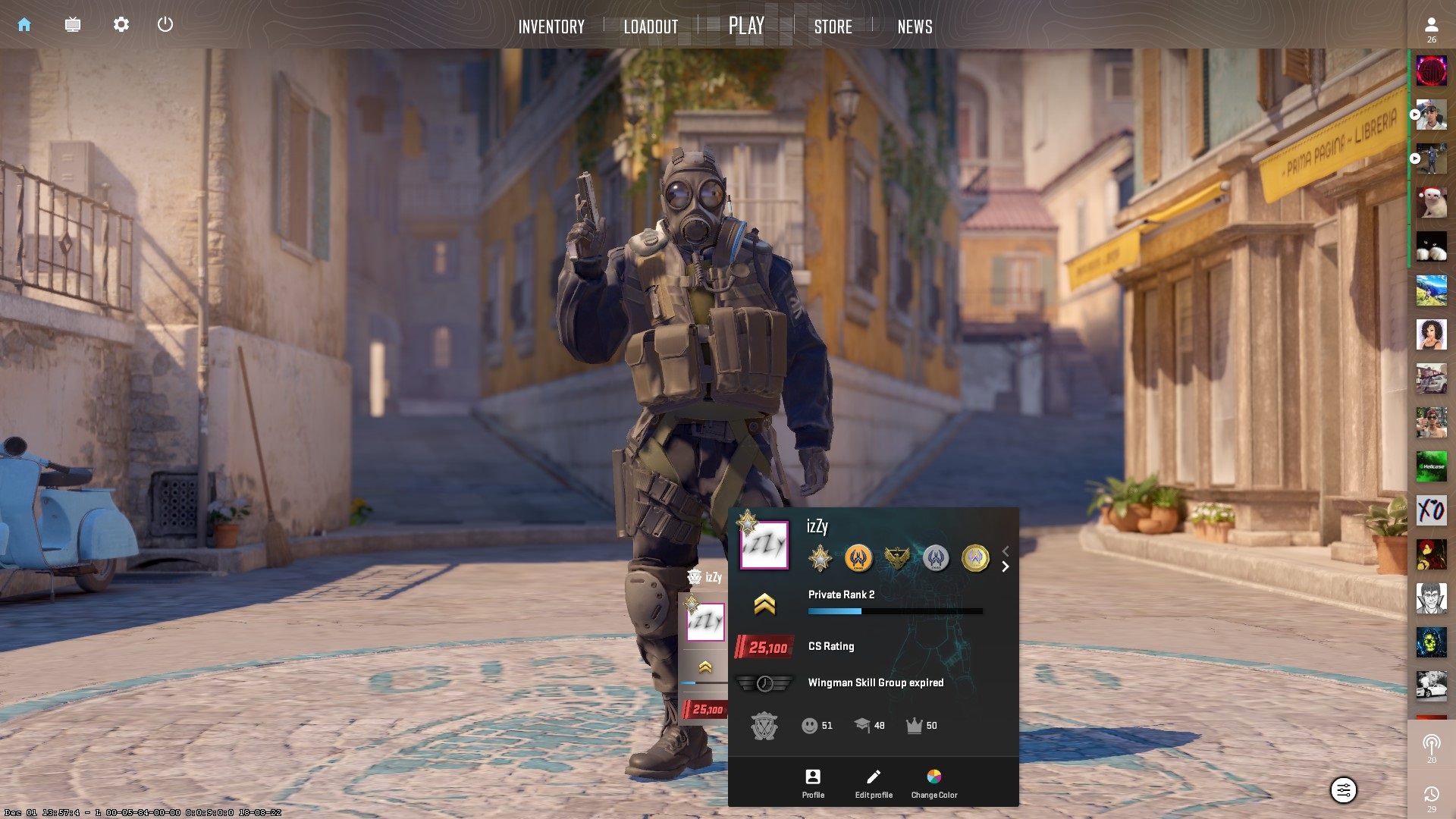Screen dimensions: 1456x819
Task: Open the watch TV icon
Action: point(73,25)
